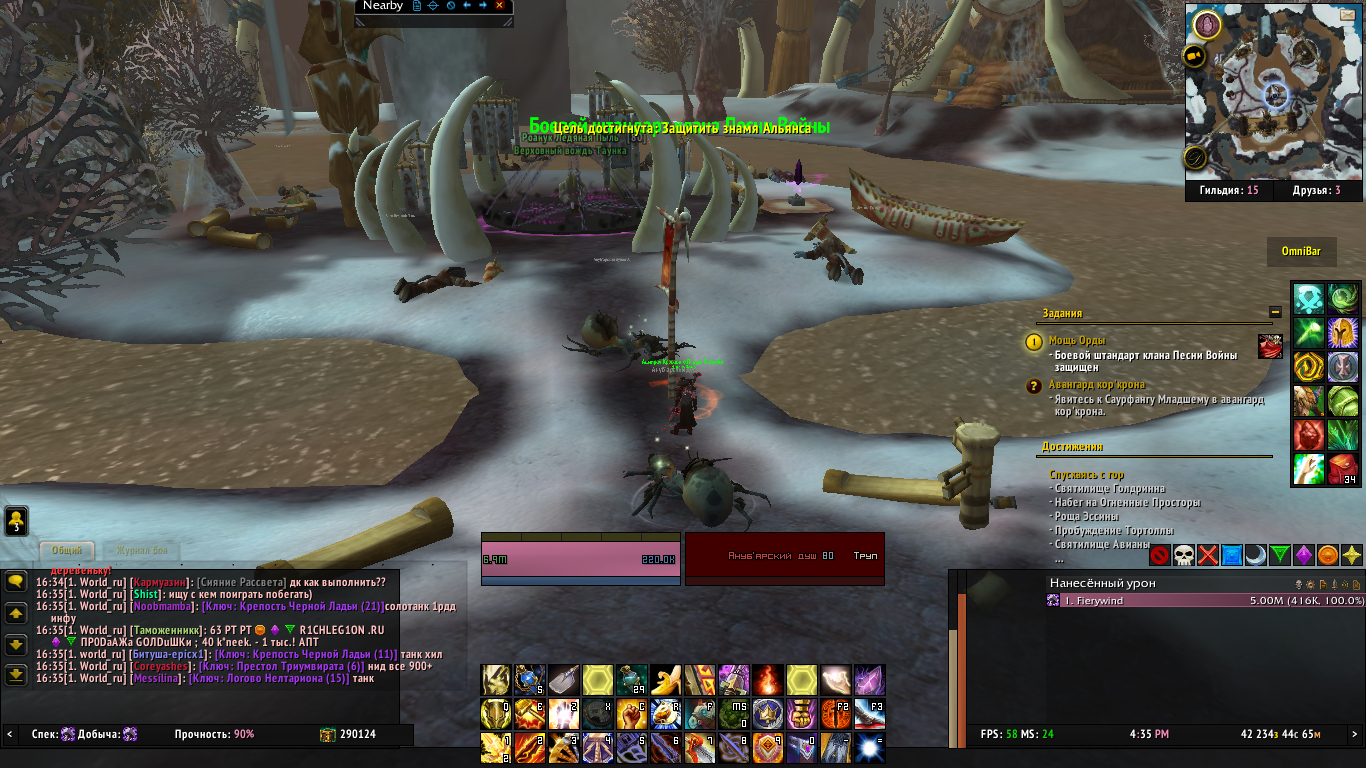Use the potion with 29 charges

[632, 680]
